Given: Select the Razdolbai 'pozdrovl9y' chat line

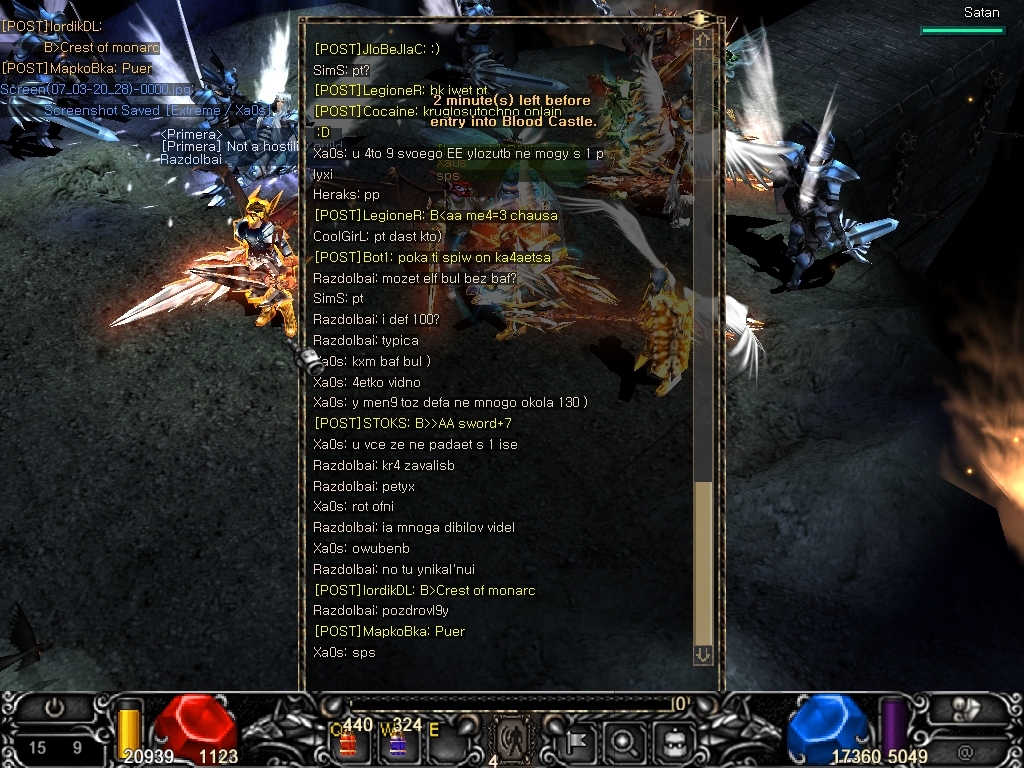Looking at the screenshot, I should point(381,610).
